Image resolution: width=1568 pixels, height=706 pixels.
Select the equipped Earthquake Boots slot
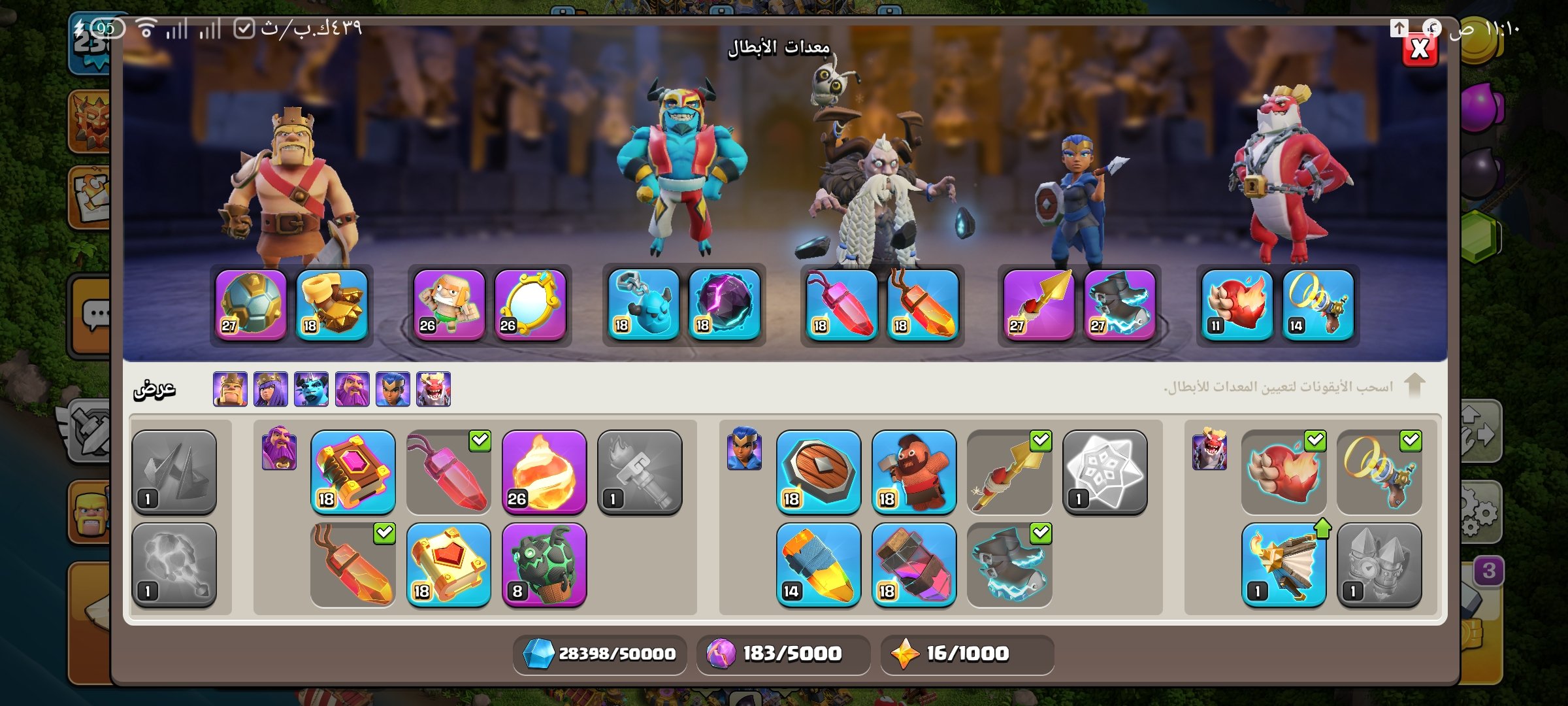tap(332, 305)
